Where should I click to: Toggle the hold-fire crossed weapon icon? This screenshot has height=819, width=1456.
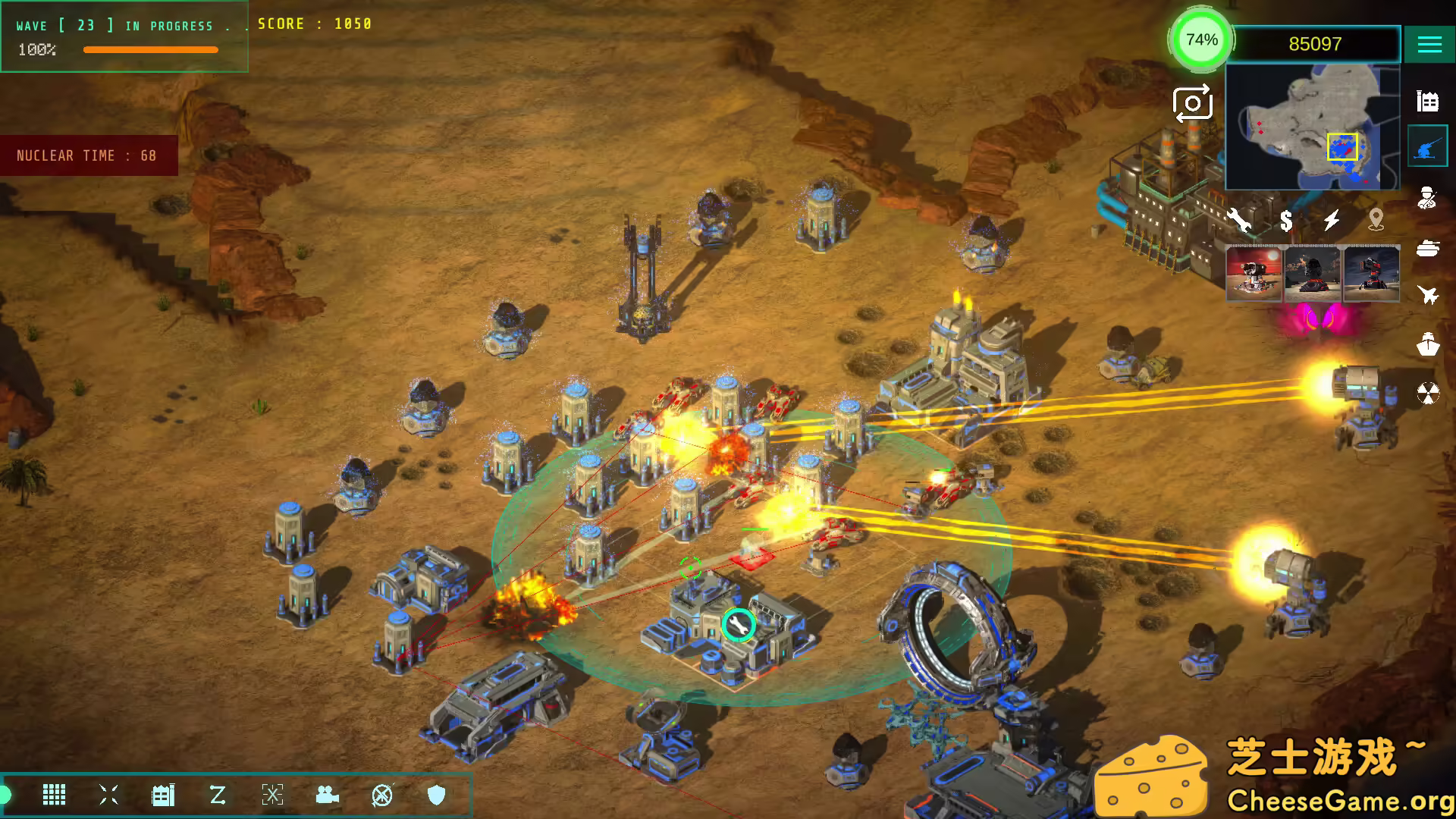[x=381, y=795]
